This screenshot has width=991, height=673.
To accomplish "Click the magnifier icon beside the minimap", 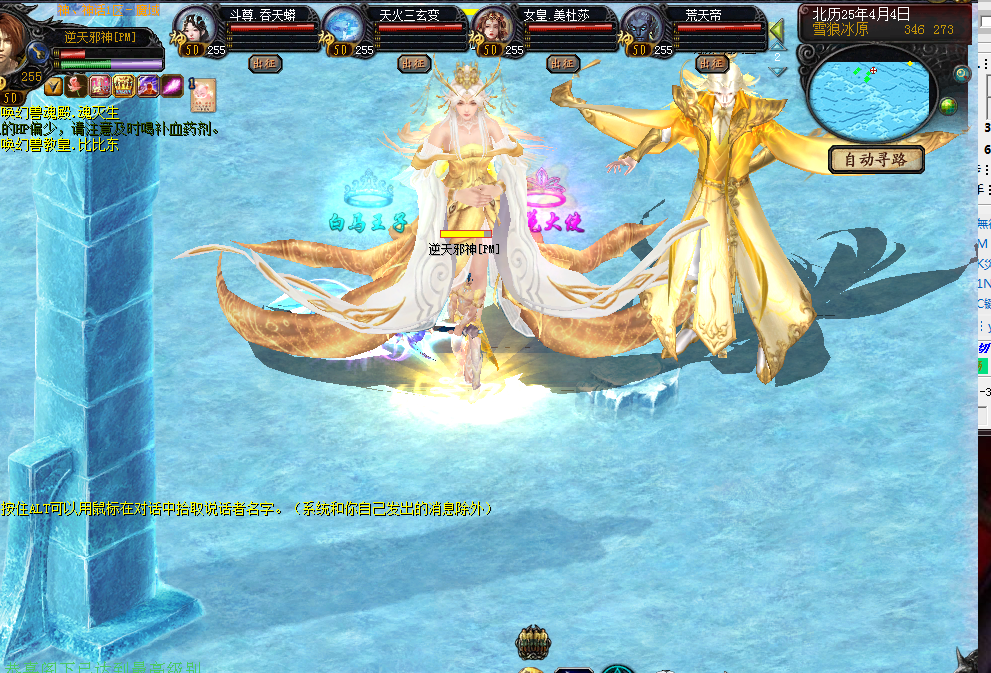I will click(x=962, y=74).
